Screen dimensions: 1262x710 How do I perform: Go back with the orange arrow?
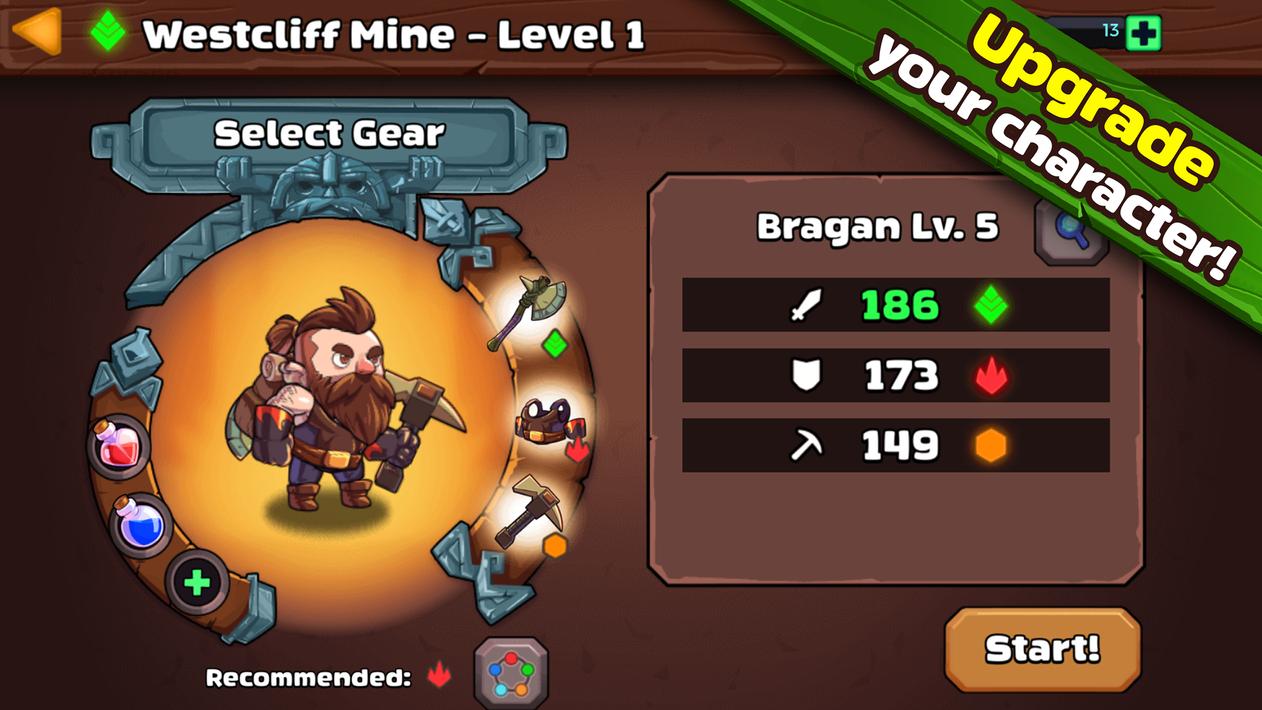click(x=36, y=32)
